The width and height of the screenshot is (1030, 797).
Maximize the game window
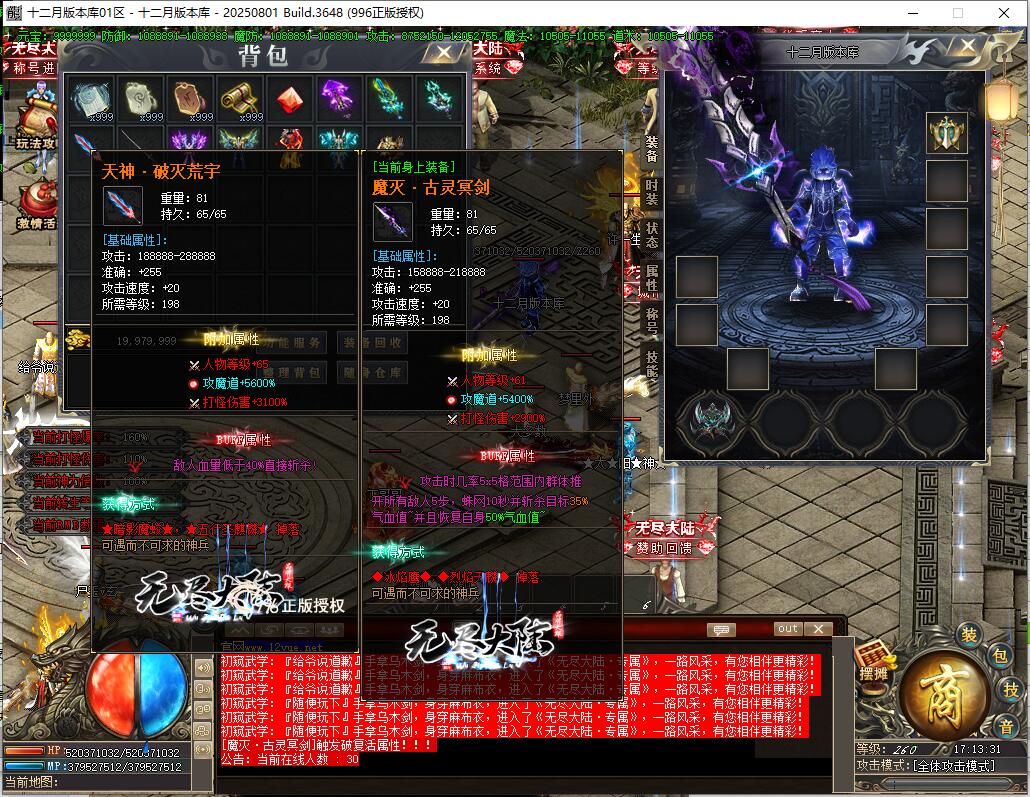[957, 12]
